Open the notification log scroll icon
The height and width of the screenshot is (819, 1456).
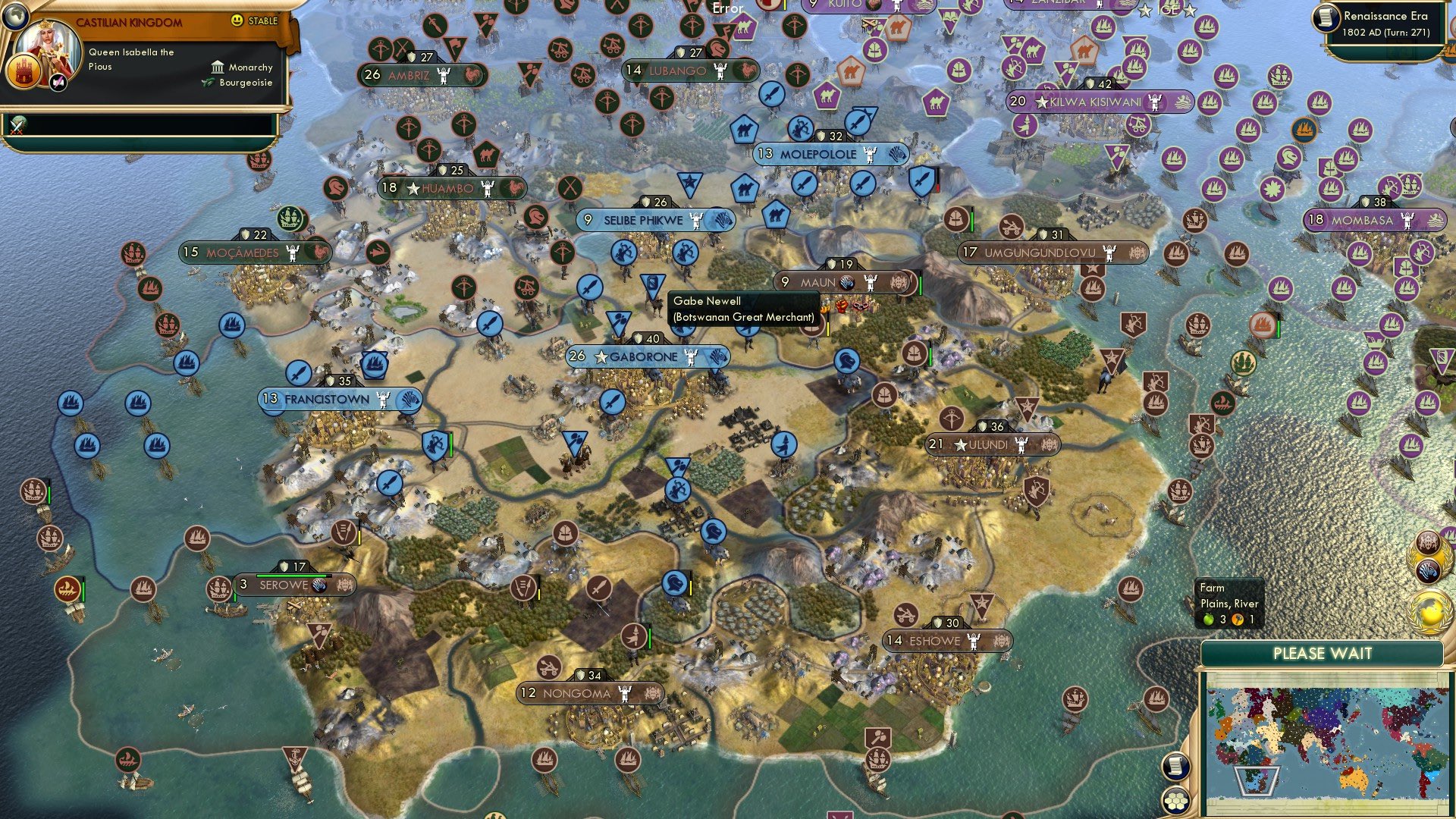tap(1176, 767)
